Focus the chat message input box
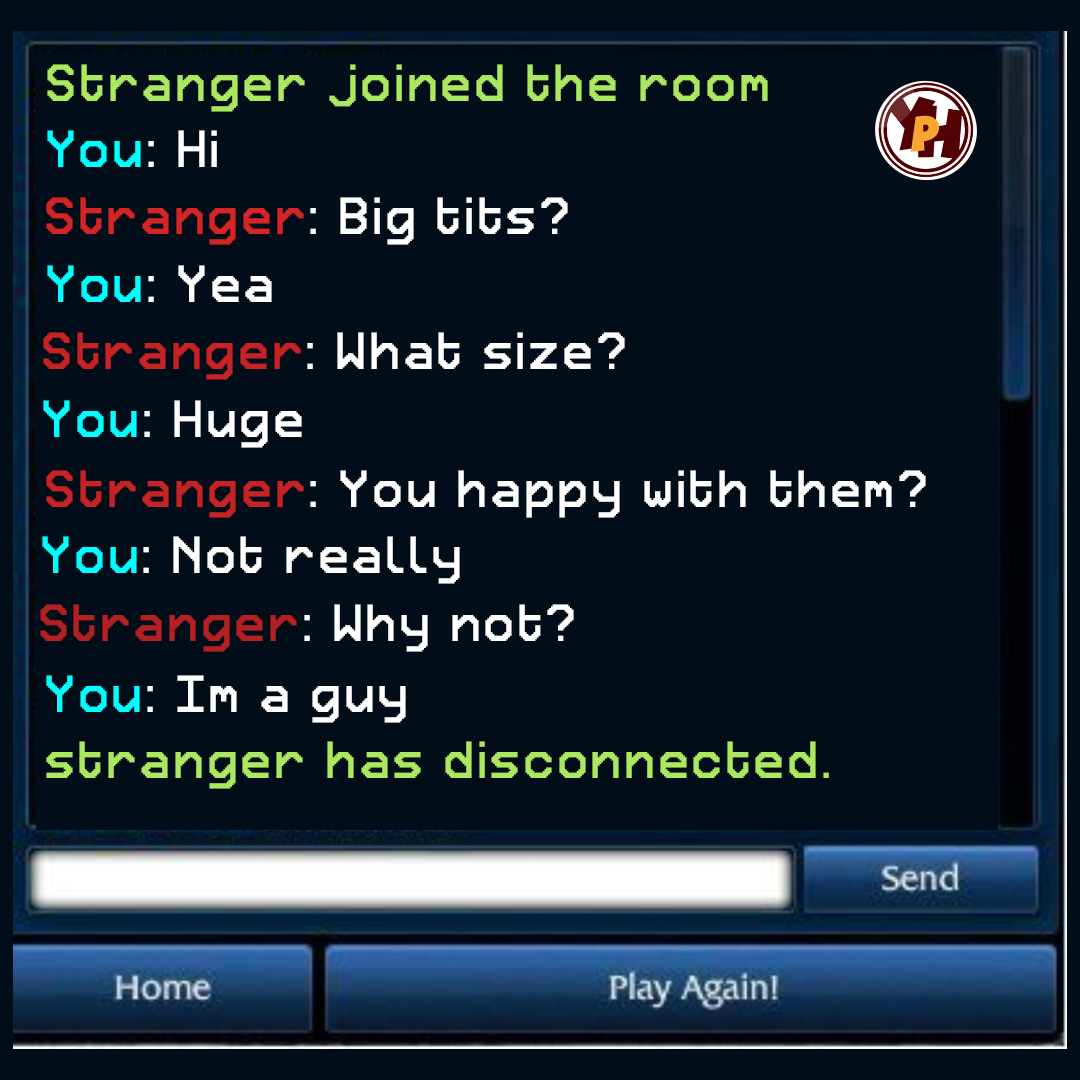Viewport: 1080px width, 1080px height. point(411,880)
